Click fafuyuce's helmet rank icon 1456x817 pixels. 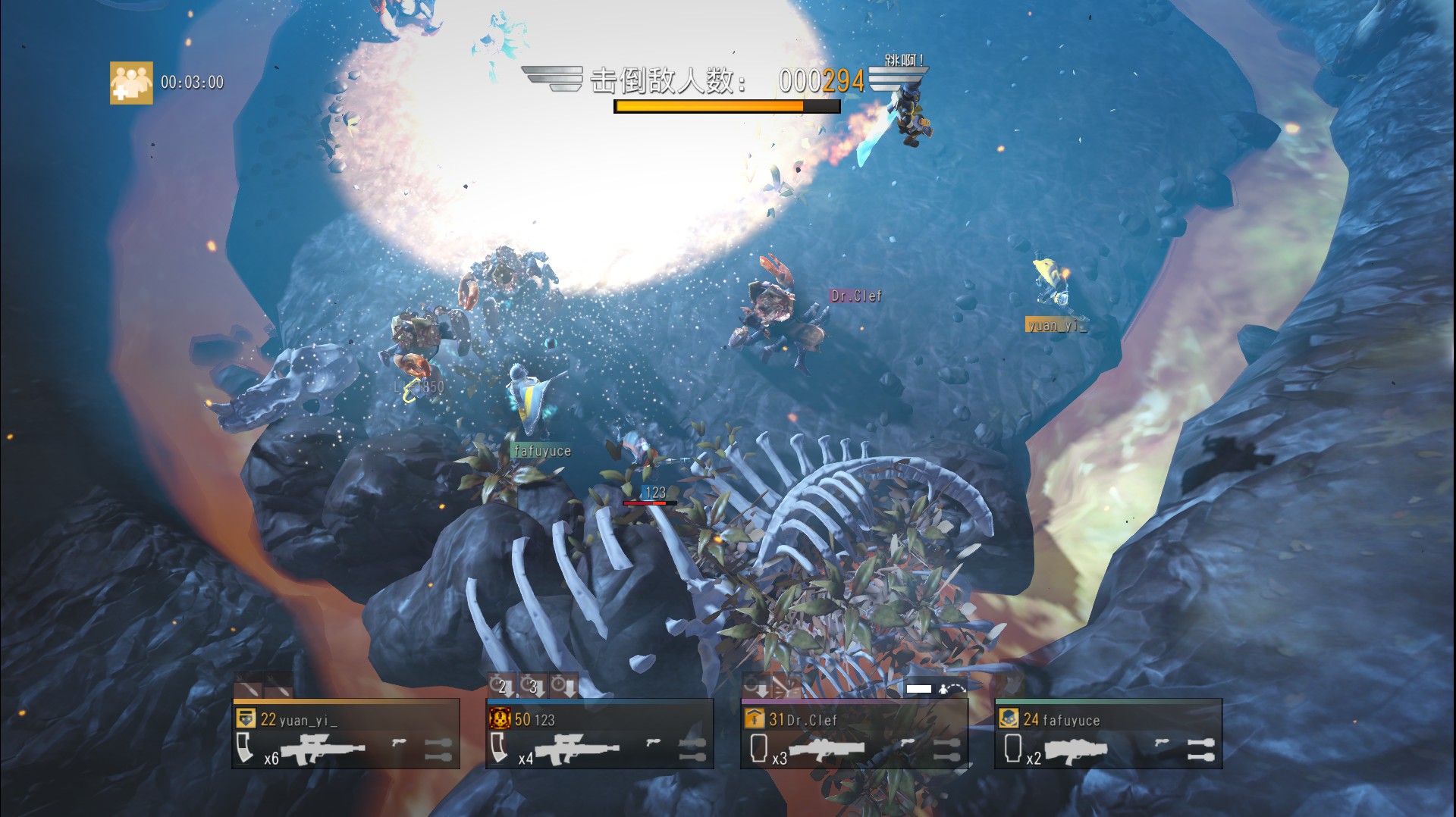click(x=1009, y=717)
